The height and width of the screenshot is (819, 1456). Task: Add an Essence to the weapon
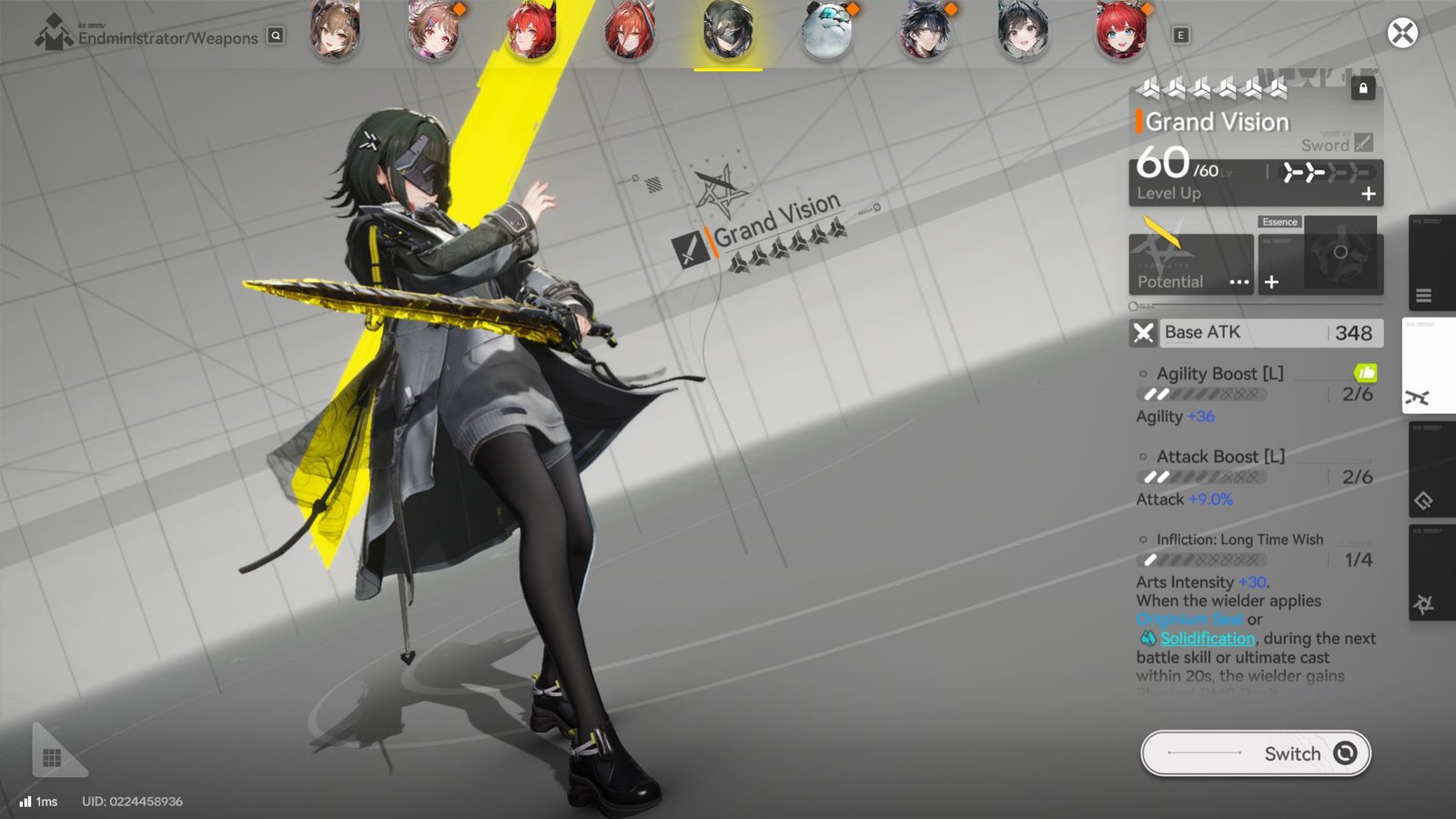tap(1272, 282)
